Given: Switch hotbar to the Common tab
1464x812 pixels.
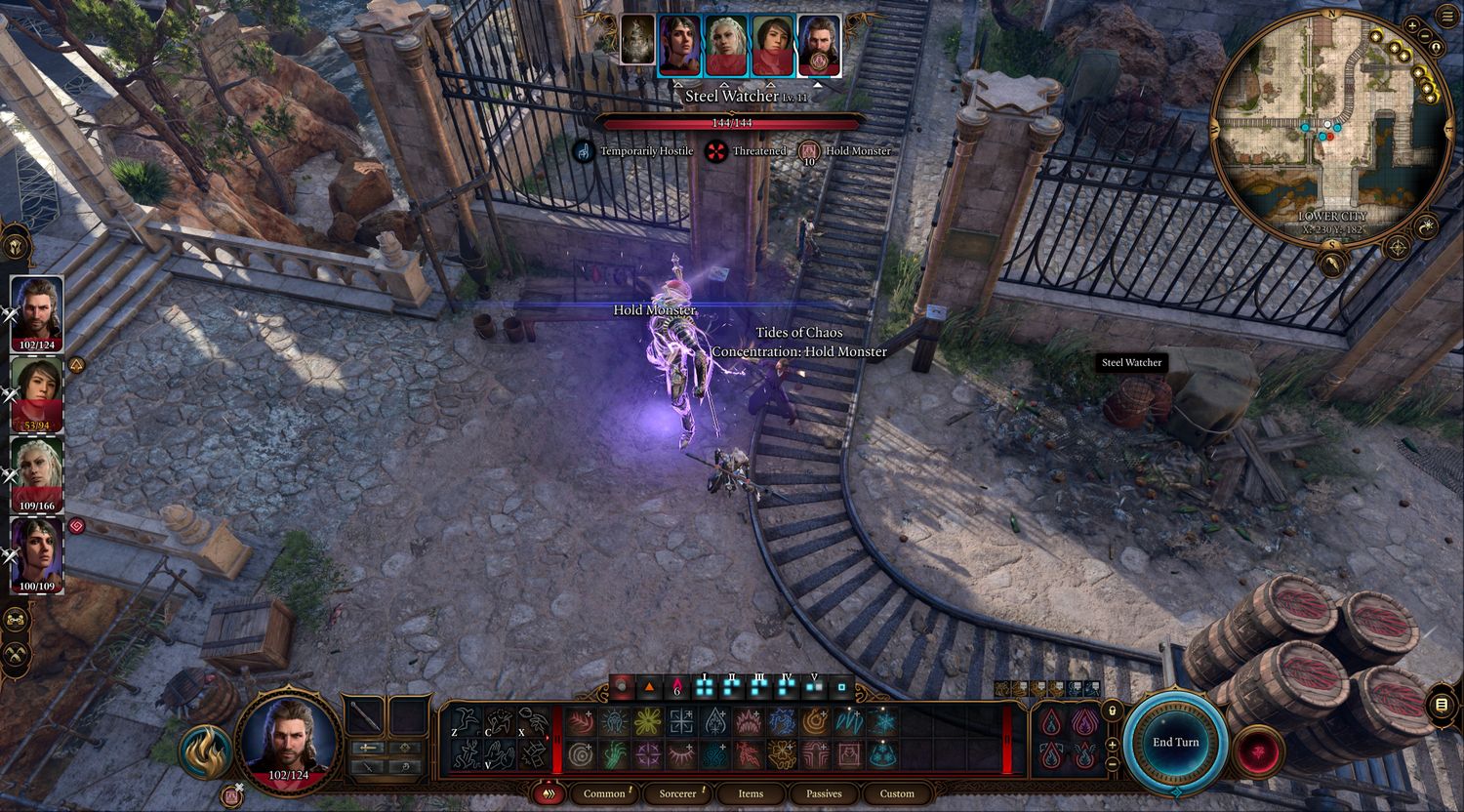Looking at the screenshot, I should pyautogui.click(x=604, y=793).
